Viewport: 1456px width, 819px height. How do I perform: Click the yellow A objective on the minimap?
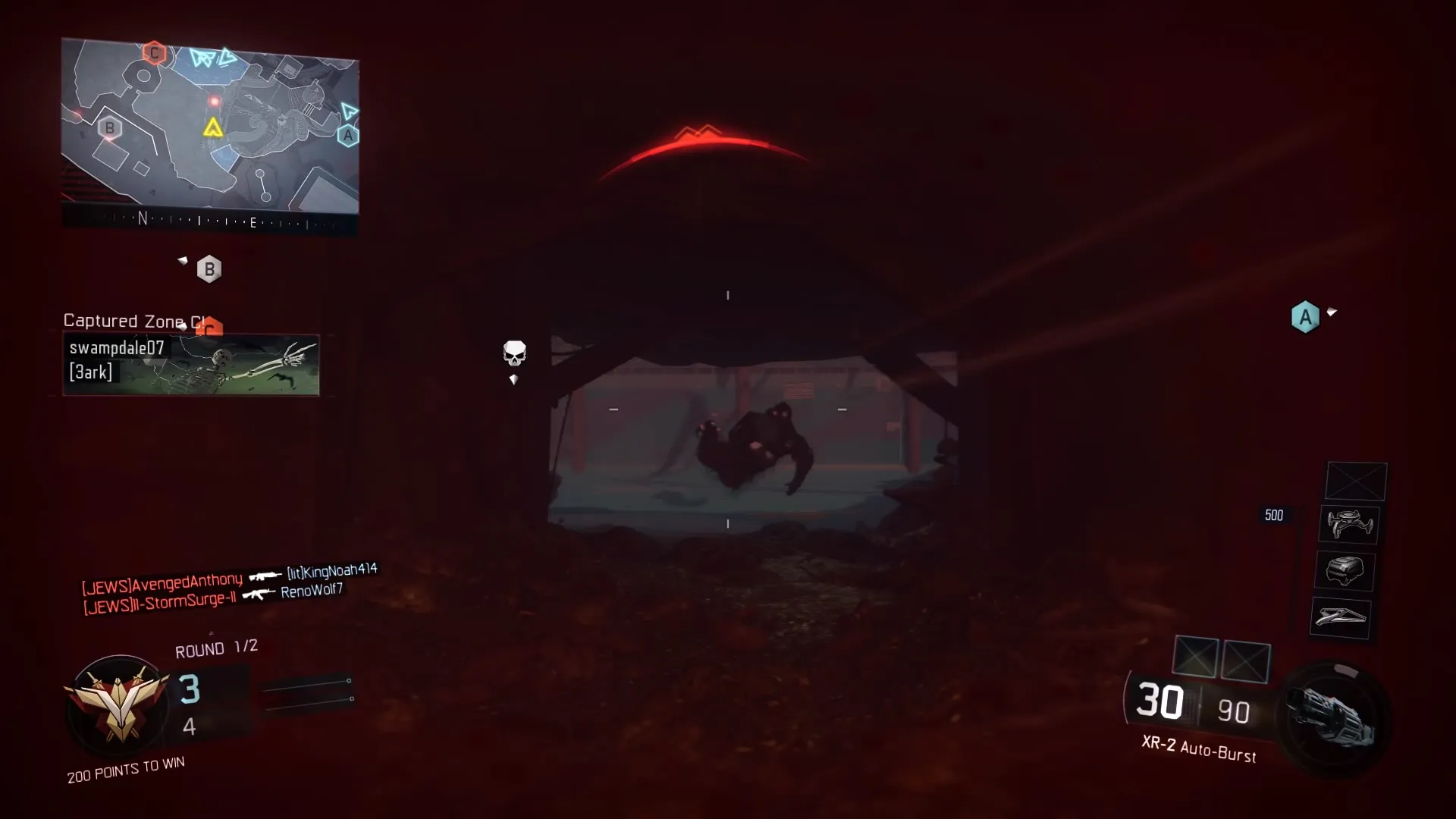[x=213, y=127]
